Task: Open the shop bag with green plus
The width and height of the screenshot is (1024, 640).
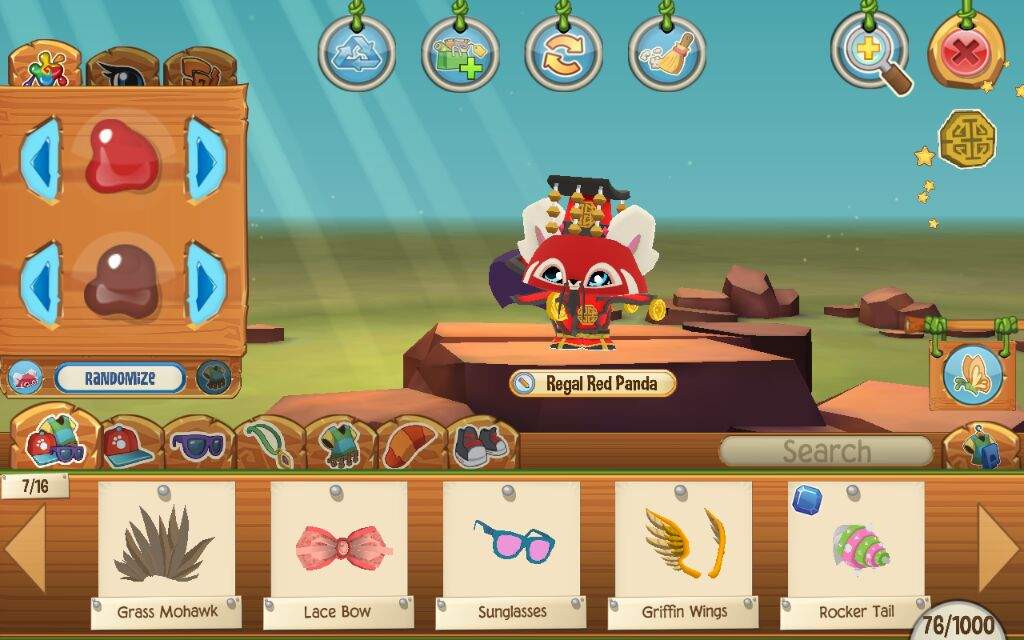Action: 460,53
